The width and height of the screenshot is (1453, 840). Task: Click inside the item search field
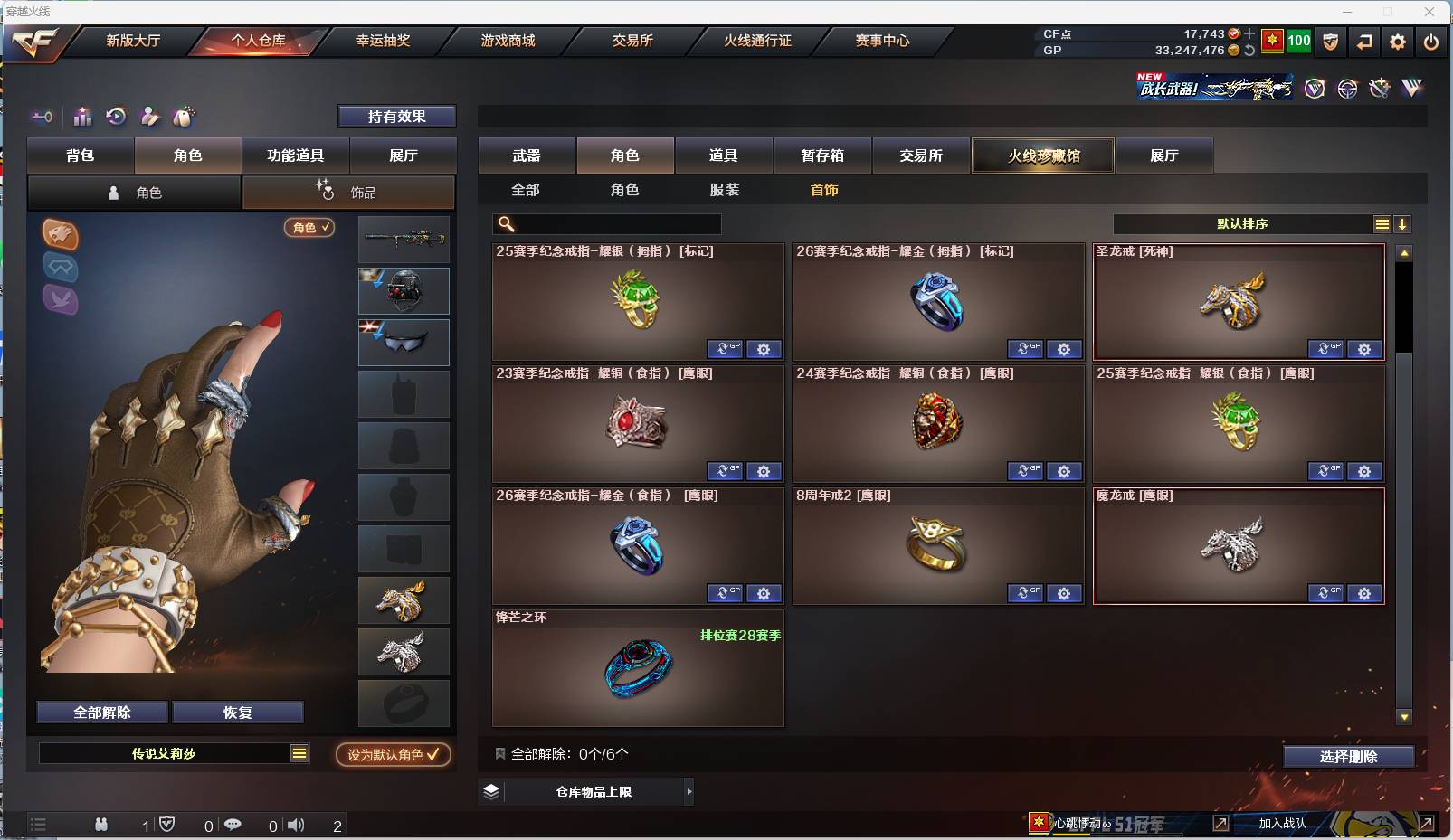pyautogui.click(x=606, y=223)
